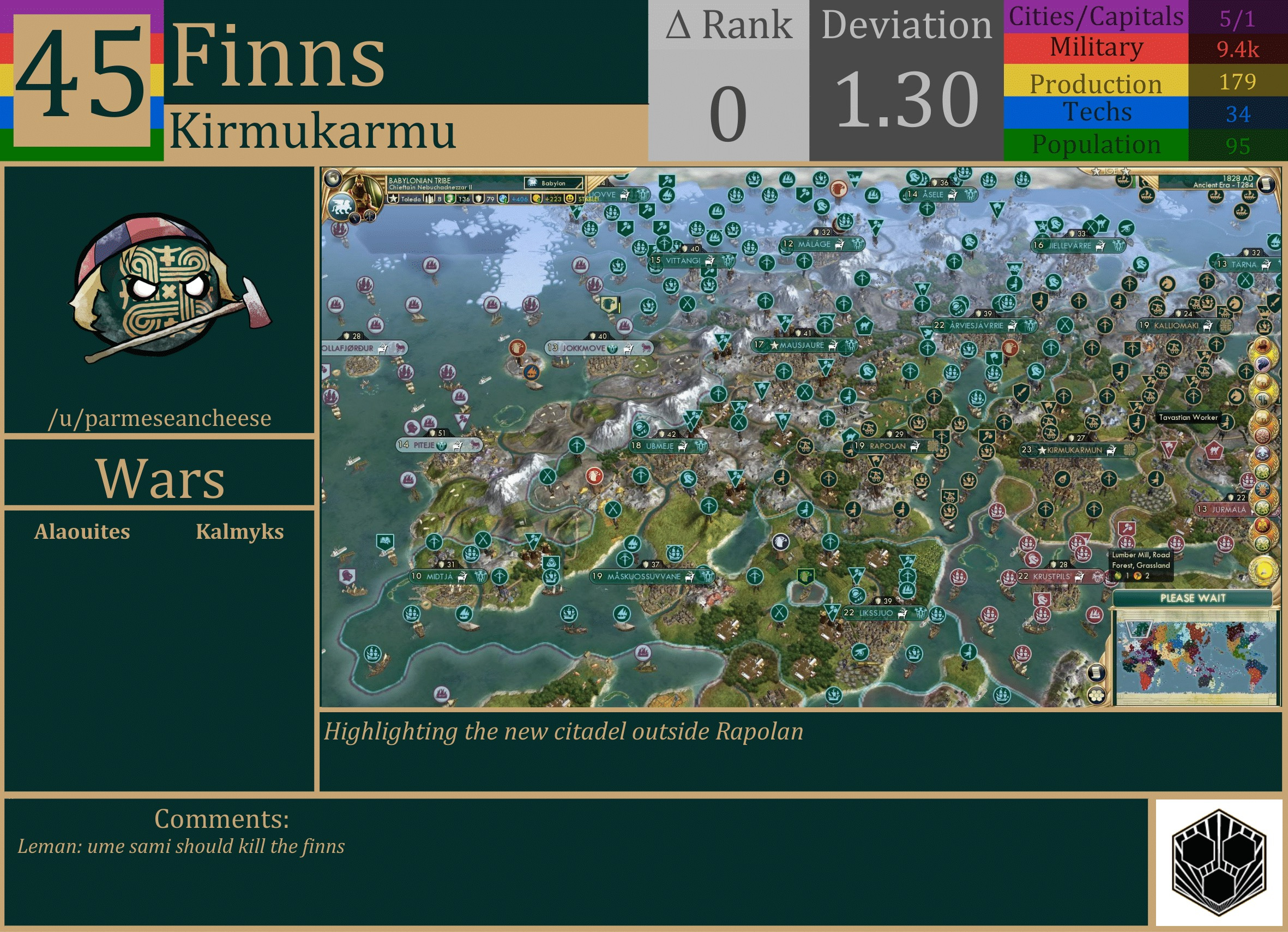Screen dimensions: 1288x932
Task: Click the /u/parmeseancheese username link
Action: pos(161,418)
